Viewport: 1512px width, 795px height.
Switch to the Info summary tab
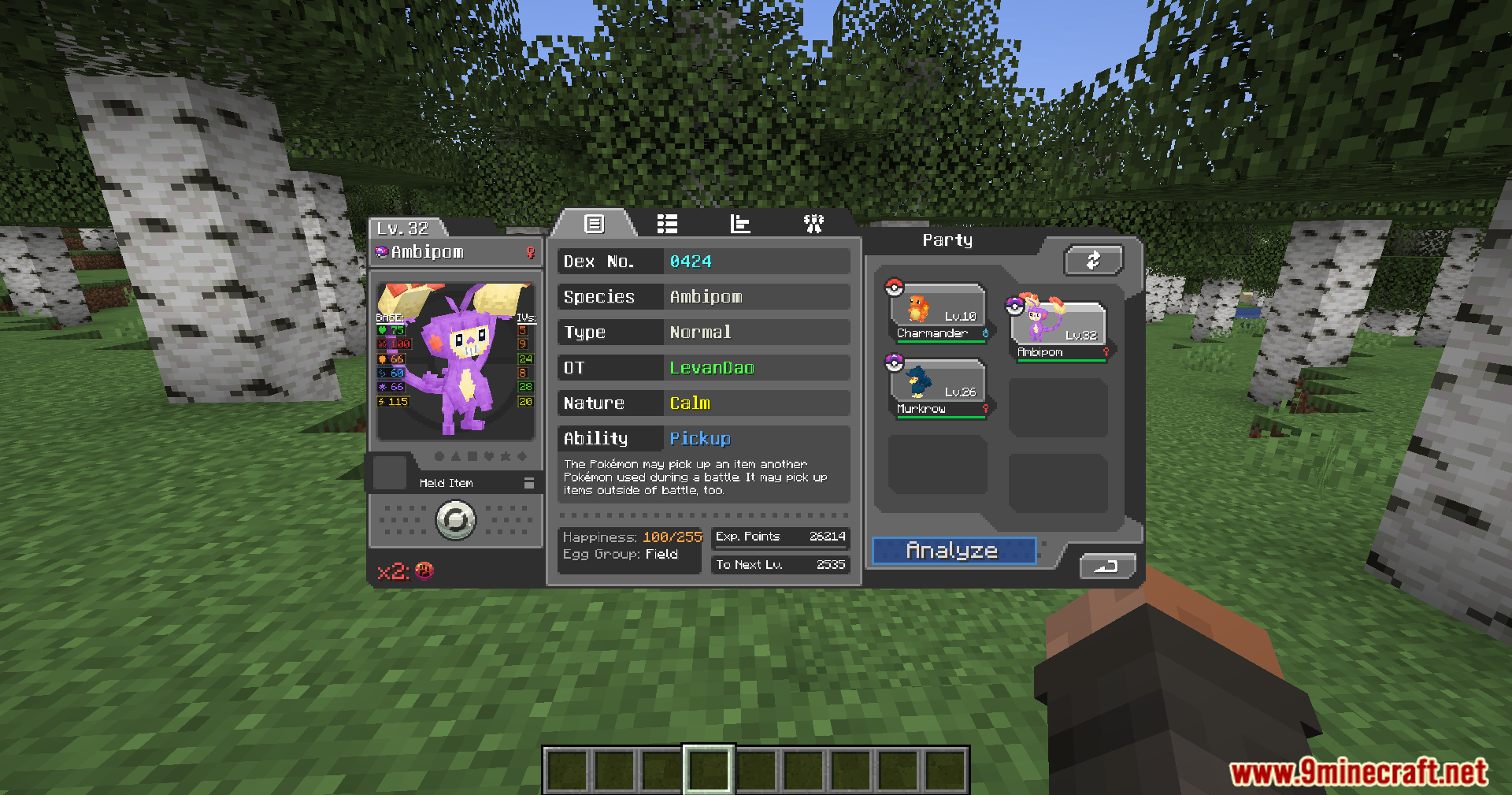[x=594, y=225]
